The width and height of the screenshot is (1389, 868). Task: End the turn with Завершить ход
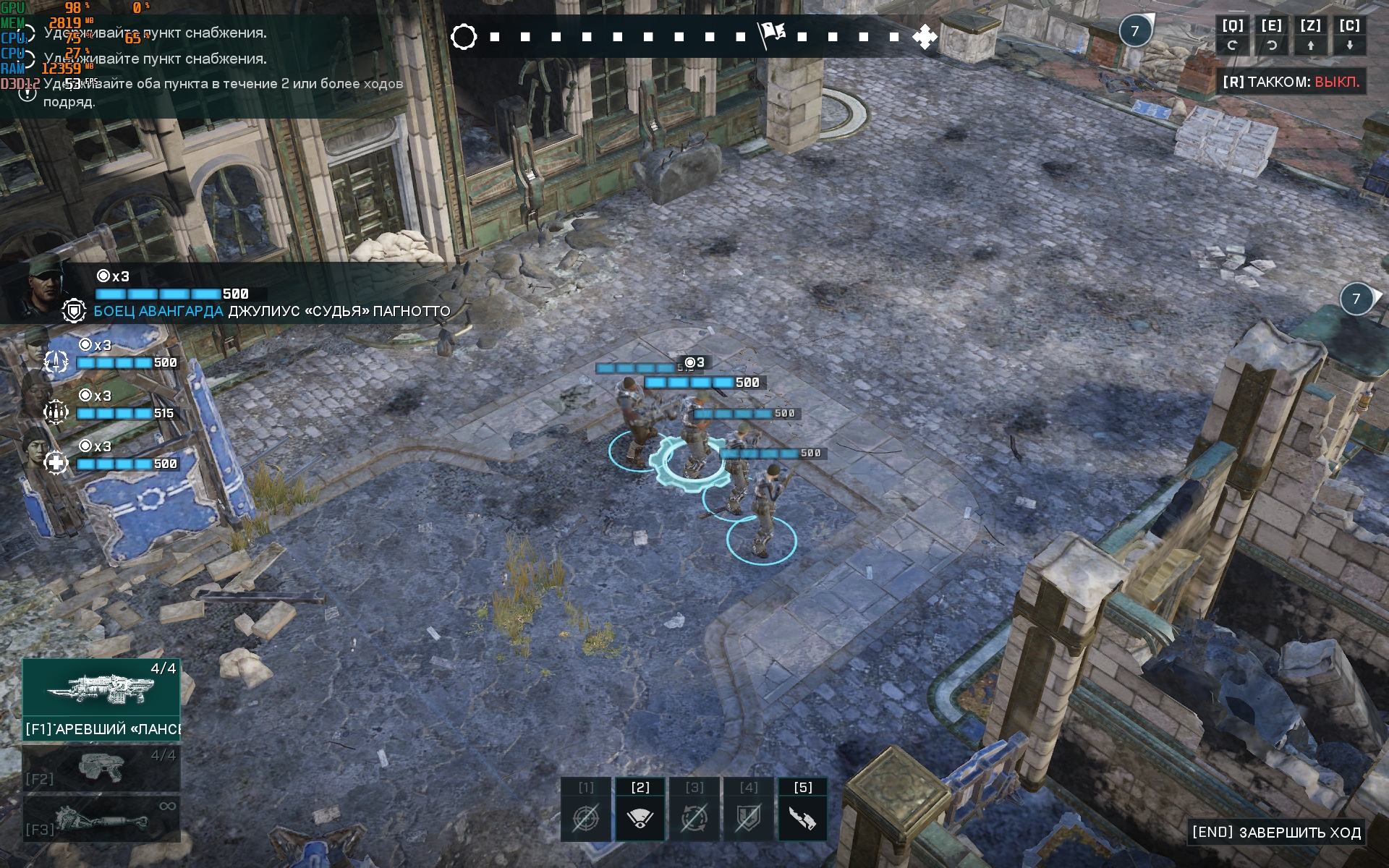(1277, 833)
